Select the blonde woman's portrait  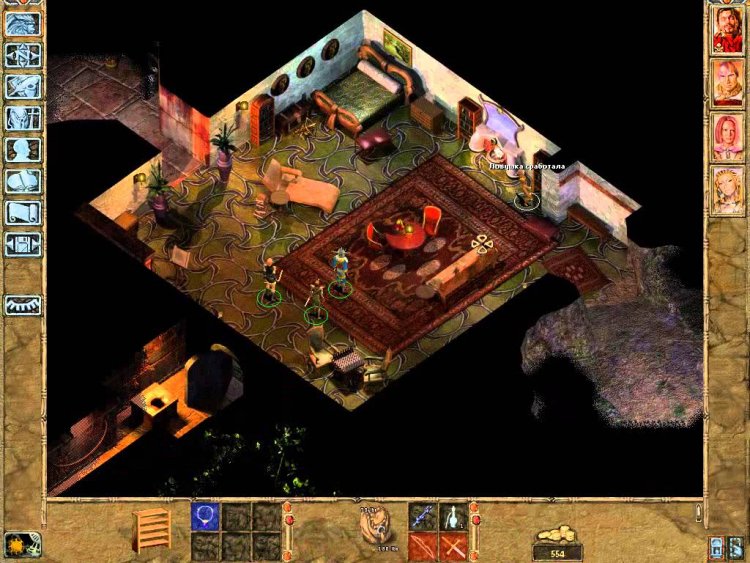tap(726, 190)
